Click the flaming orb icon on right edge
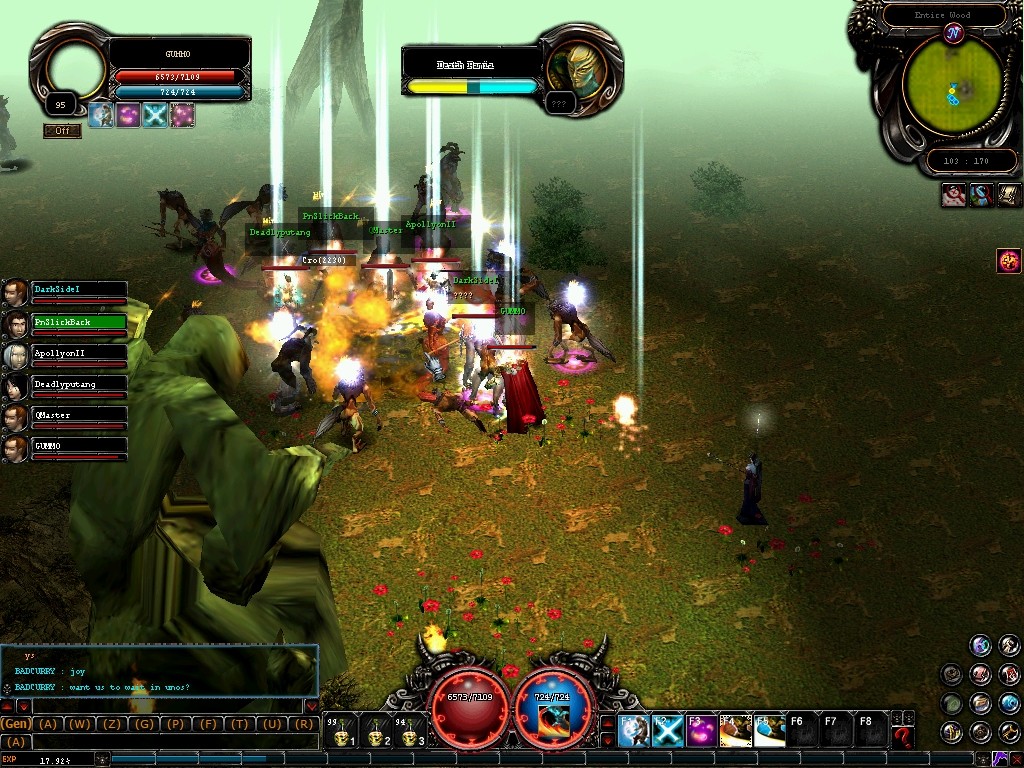1024x768 pixels. click(x=1008, y=261)
